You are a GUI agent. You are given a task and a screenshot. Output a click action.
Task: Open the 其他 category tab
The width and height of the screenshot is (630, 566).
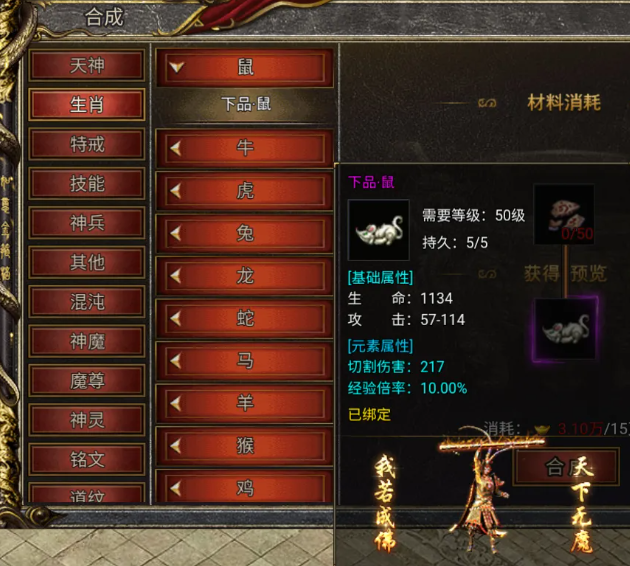coord(87,262)
